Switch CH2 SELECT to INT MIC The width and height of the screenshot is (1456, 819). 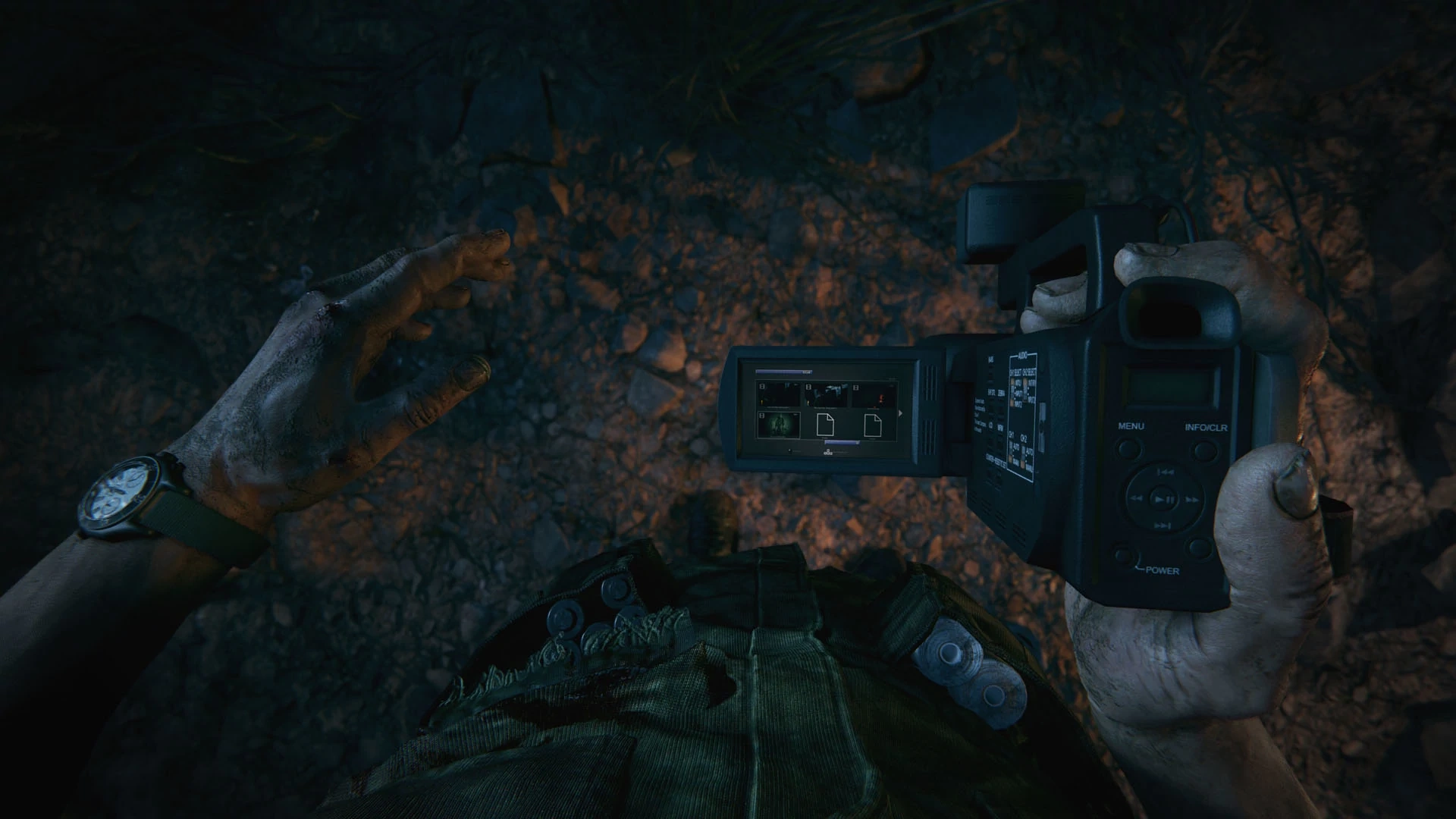[1025, 383]
